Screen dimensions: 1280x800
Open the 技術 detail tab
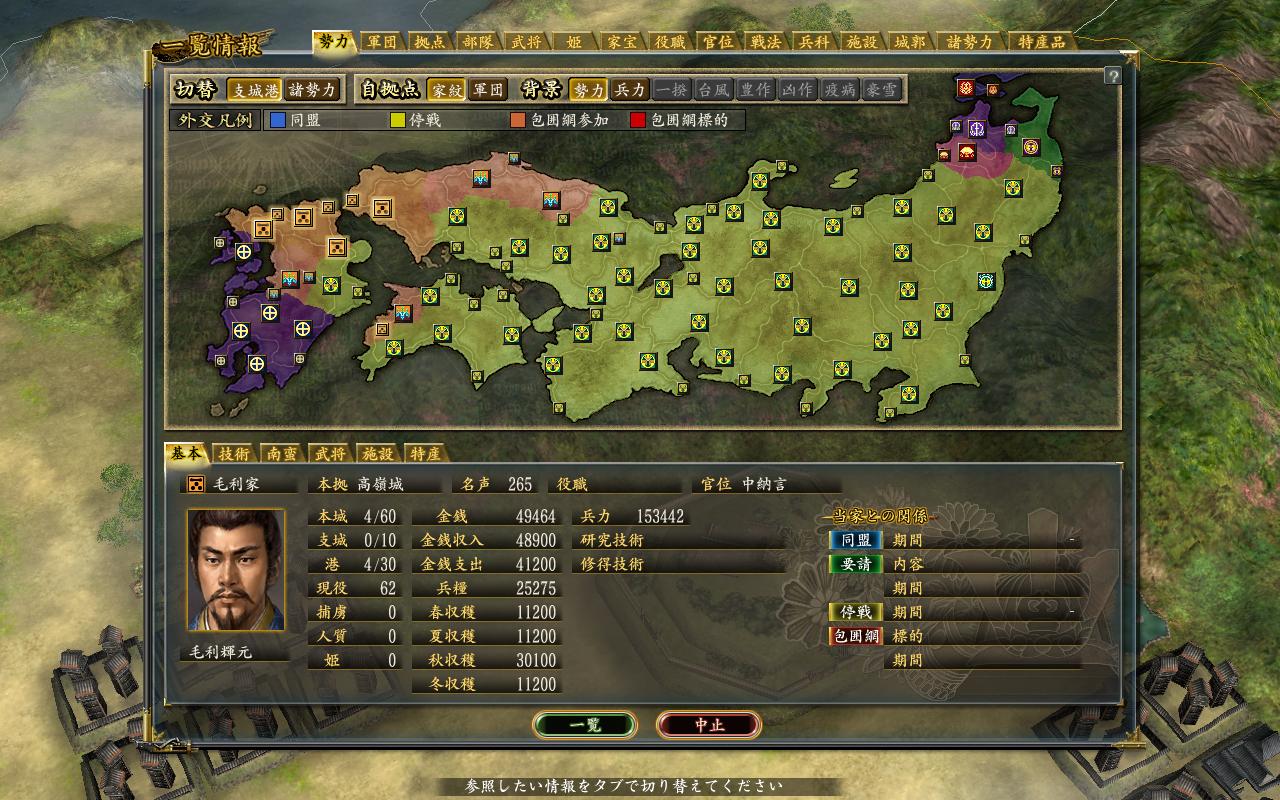coord(235,453)
